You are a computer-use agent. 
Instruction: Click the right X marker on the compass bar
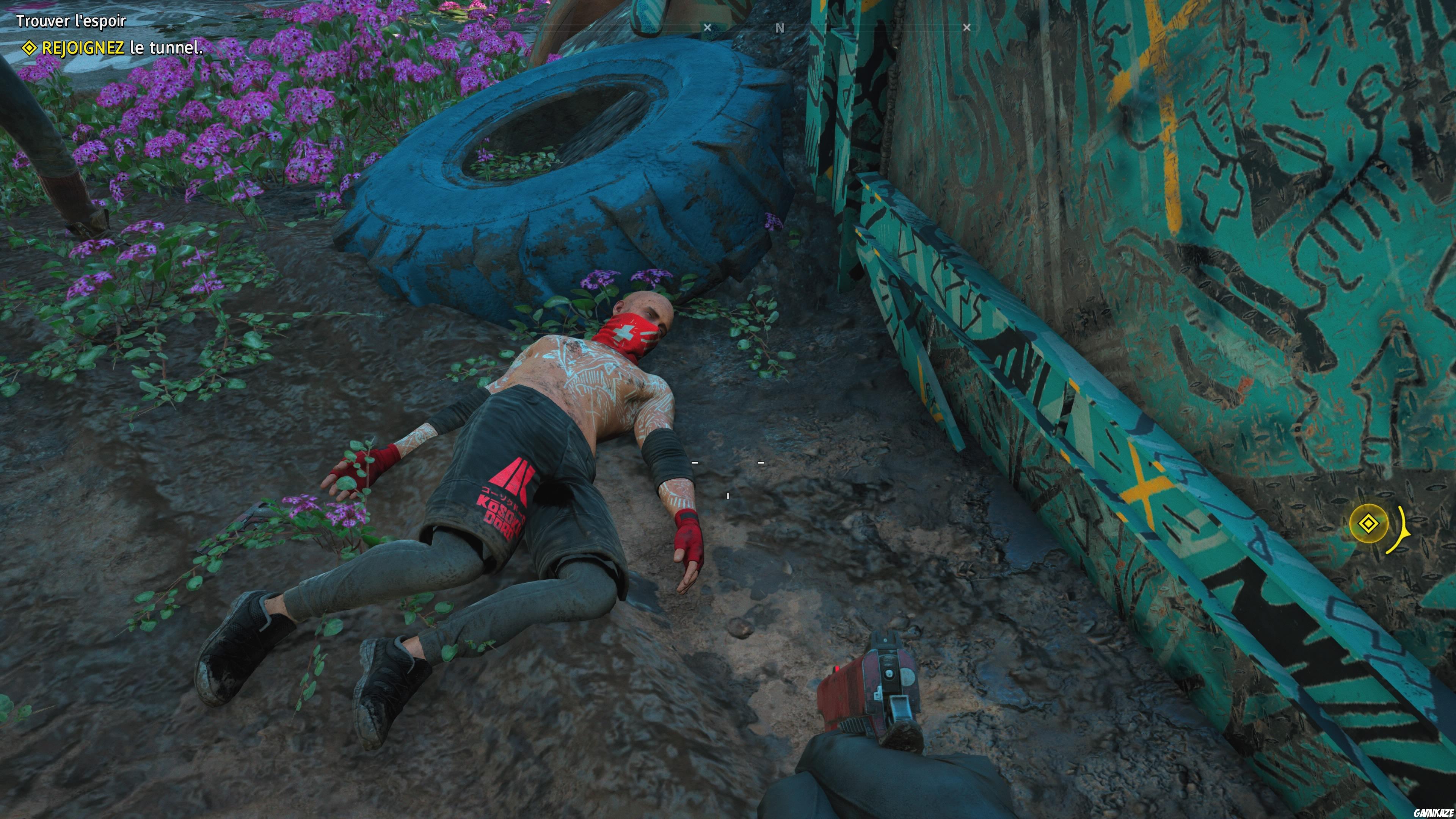click(x=966, y=27)
